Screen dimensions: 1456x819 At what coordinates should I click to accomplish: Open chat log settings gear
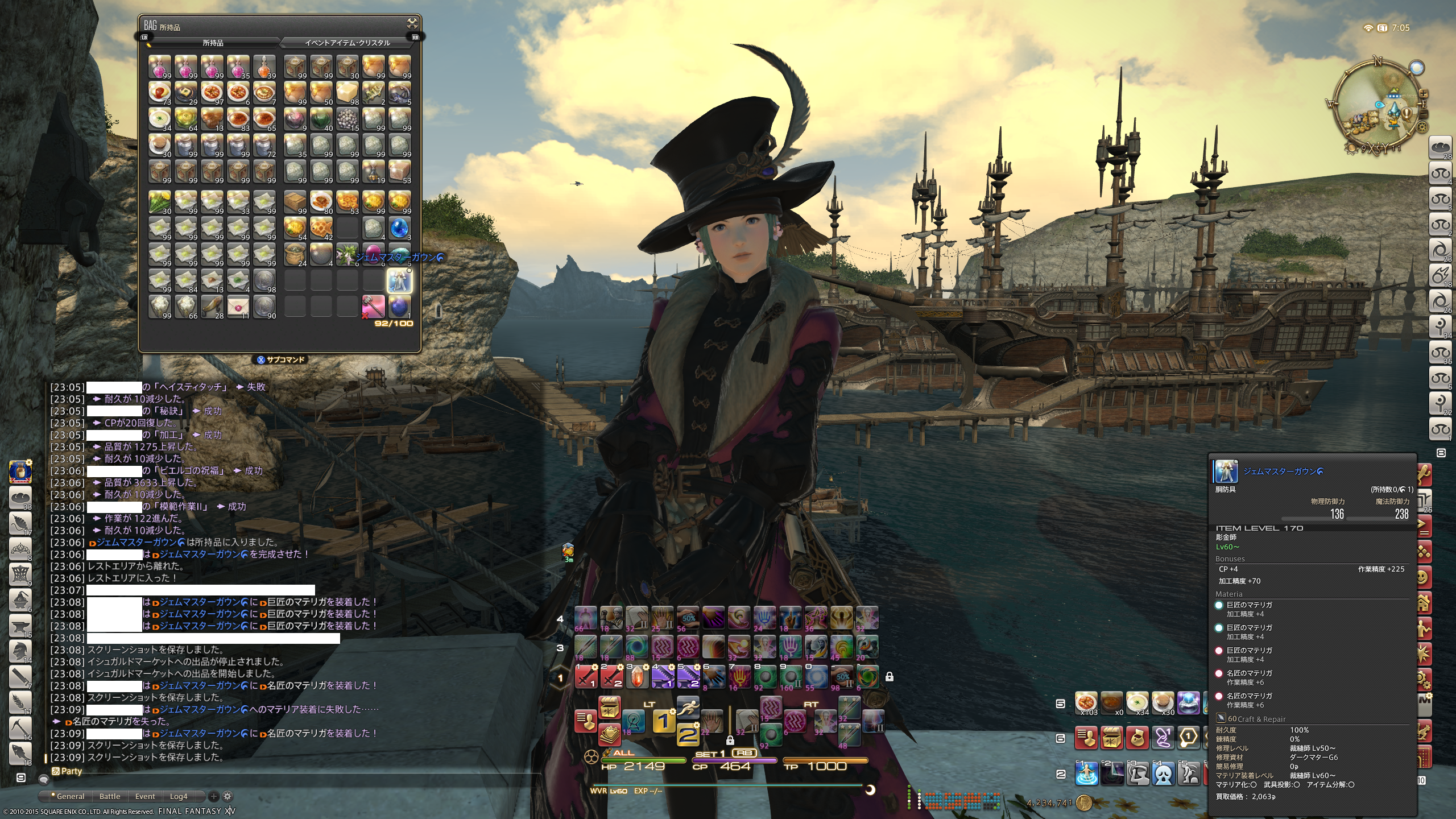(x=227, y=796)
